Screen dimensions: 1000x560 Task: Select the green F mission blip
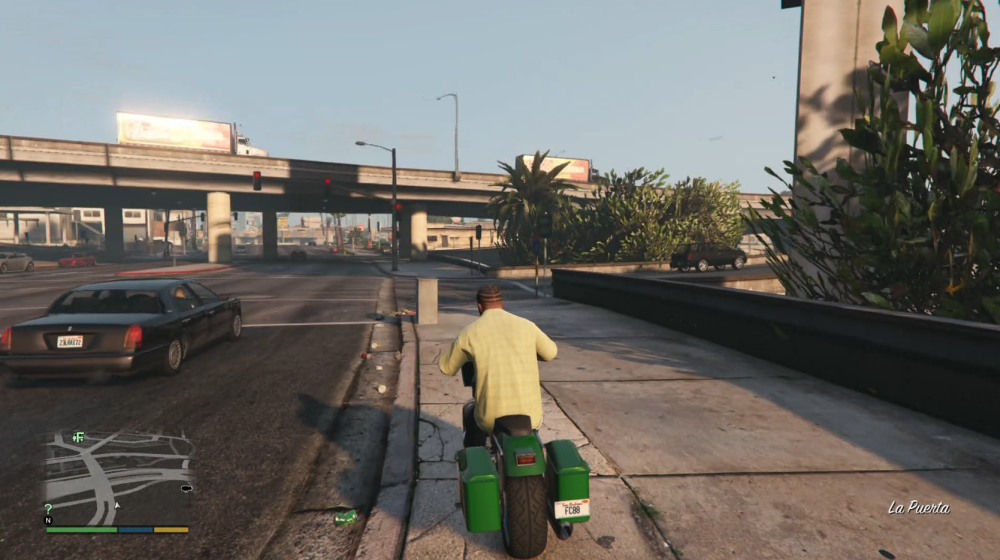(78, 437)
